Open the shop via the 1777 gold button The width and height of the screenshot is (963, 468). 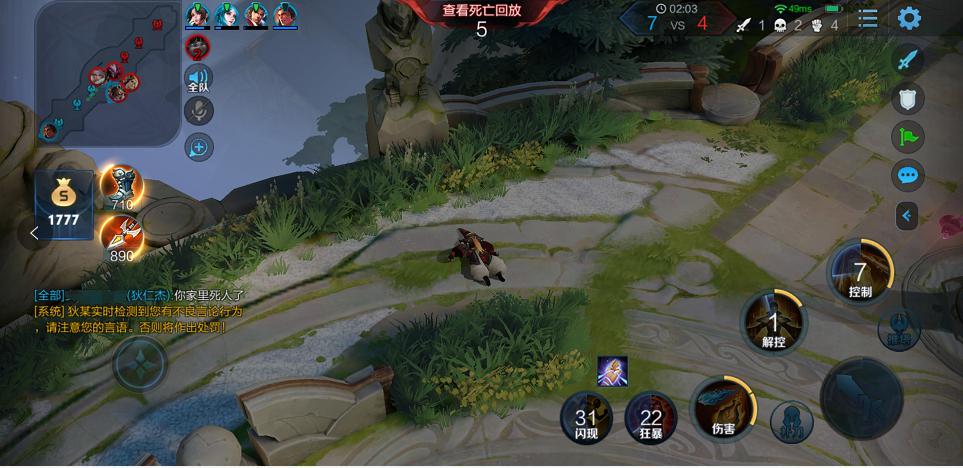coord(64,205)
